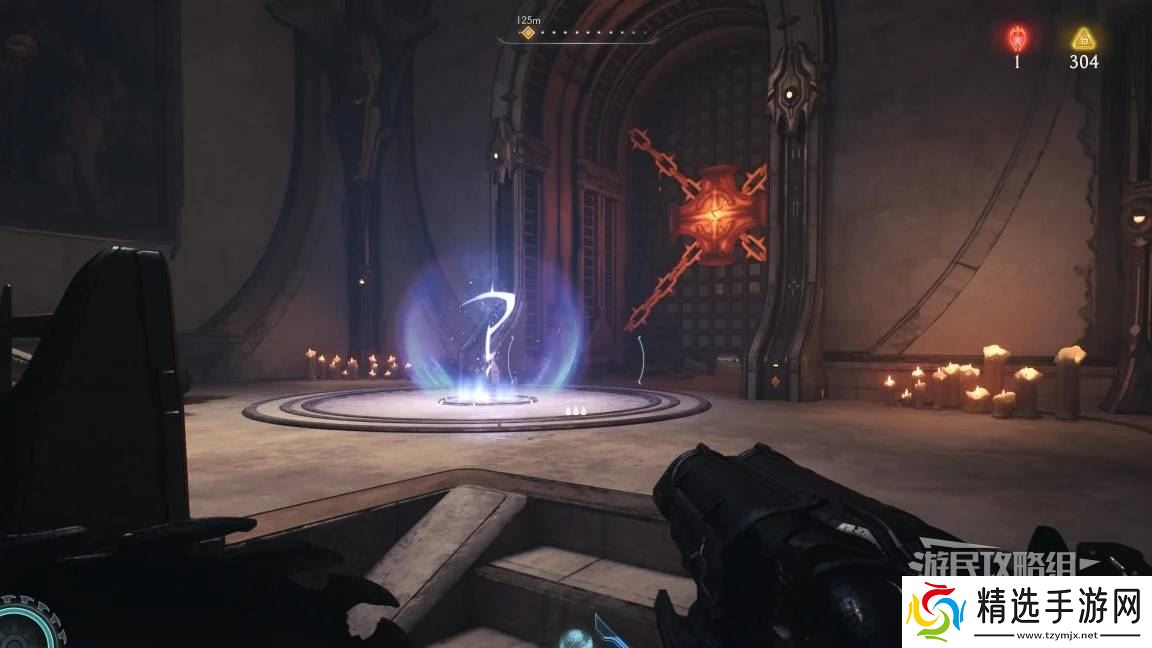Viewport: 1152px width, 648px height.
Task: Click the diamond objective marker on the compass
Action: pos(528,33)
